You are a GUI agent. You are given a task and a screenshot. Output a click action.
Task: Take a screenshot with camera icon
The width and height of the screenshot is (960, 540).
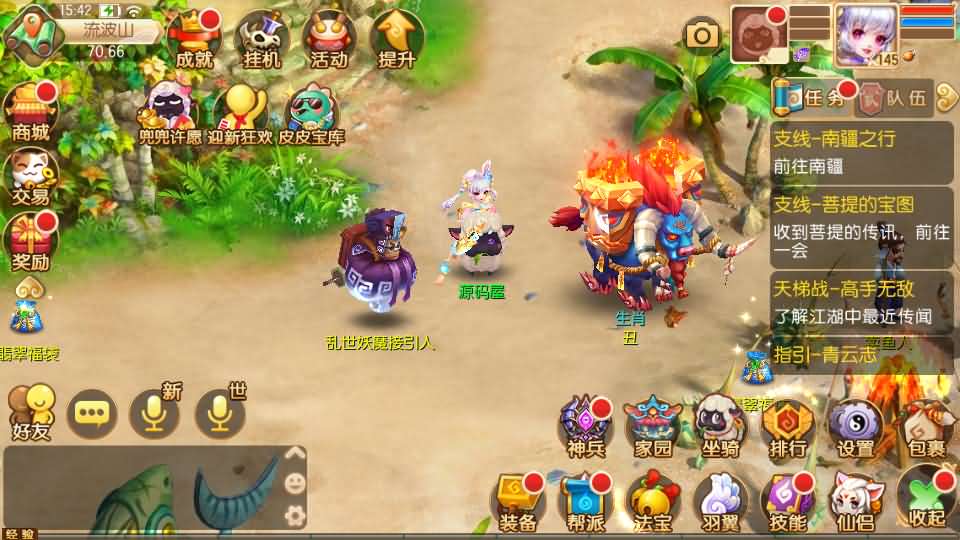(x=702, y=36)
